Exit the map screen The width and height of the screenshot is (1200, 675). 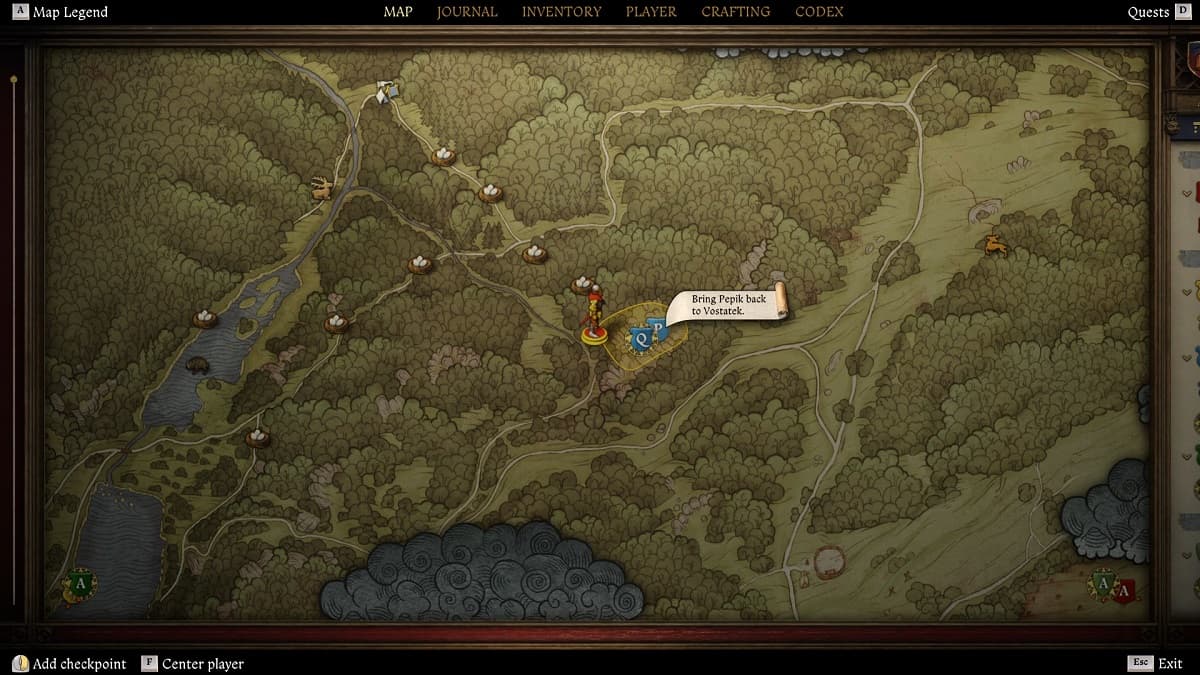(1156, 663)
